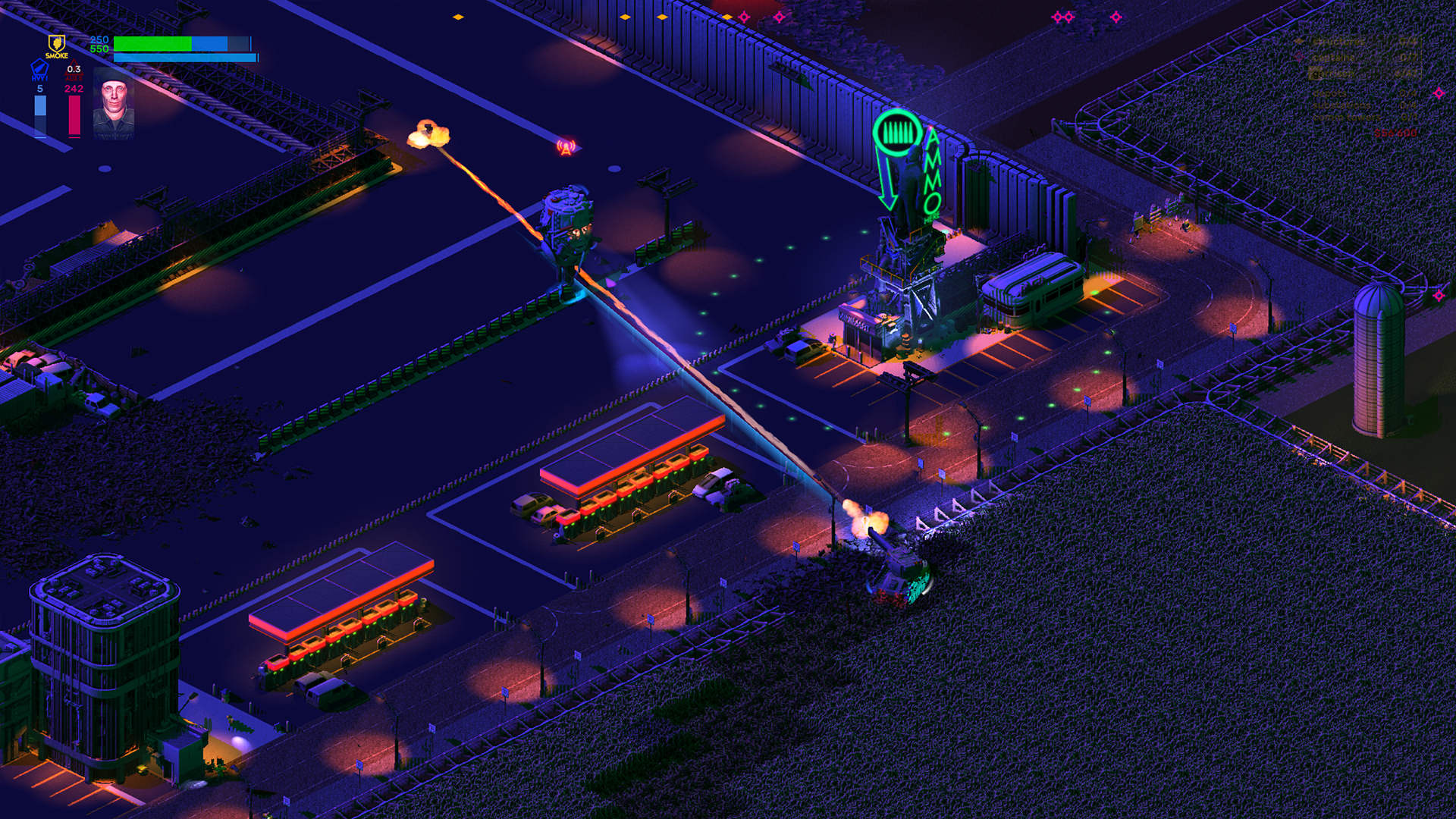This screenshot has width=1456, height=819.
Task: Select the HVY I weapon icon
Action: (x=39, y=68)
